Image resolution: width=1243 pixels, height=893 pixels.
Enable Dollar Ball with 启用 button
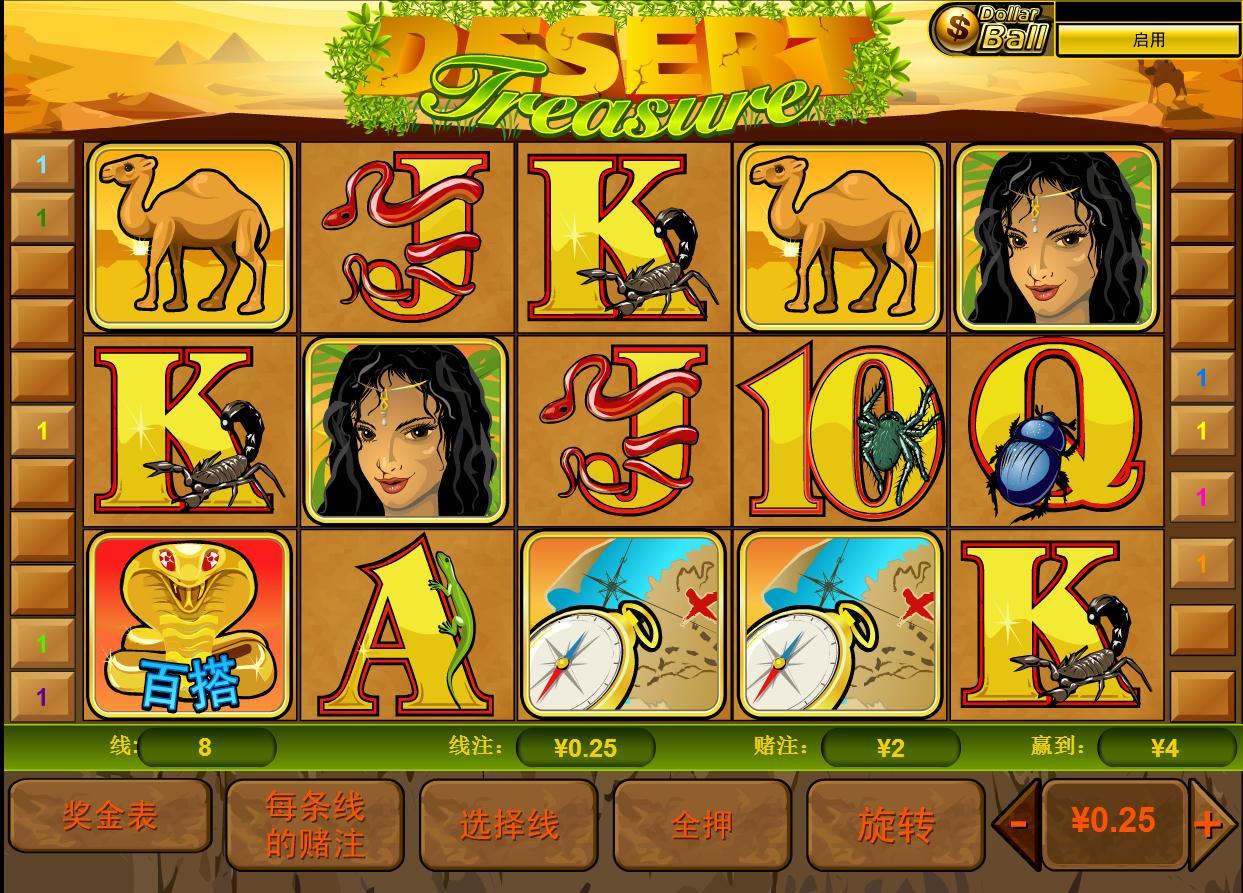point(1148,40)
